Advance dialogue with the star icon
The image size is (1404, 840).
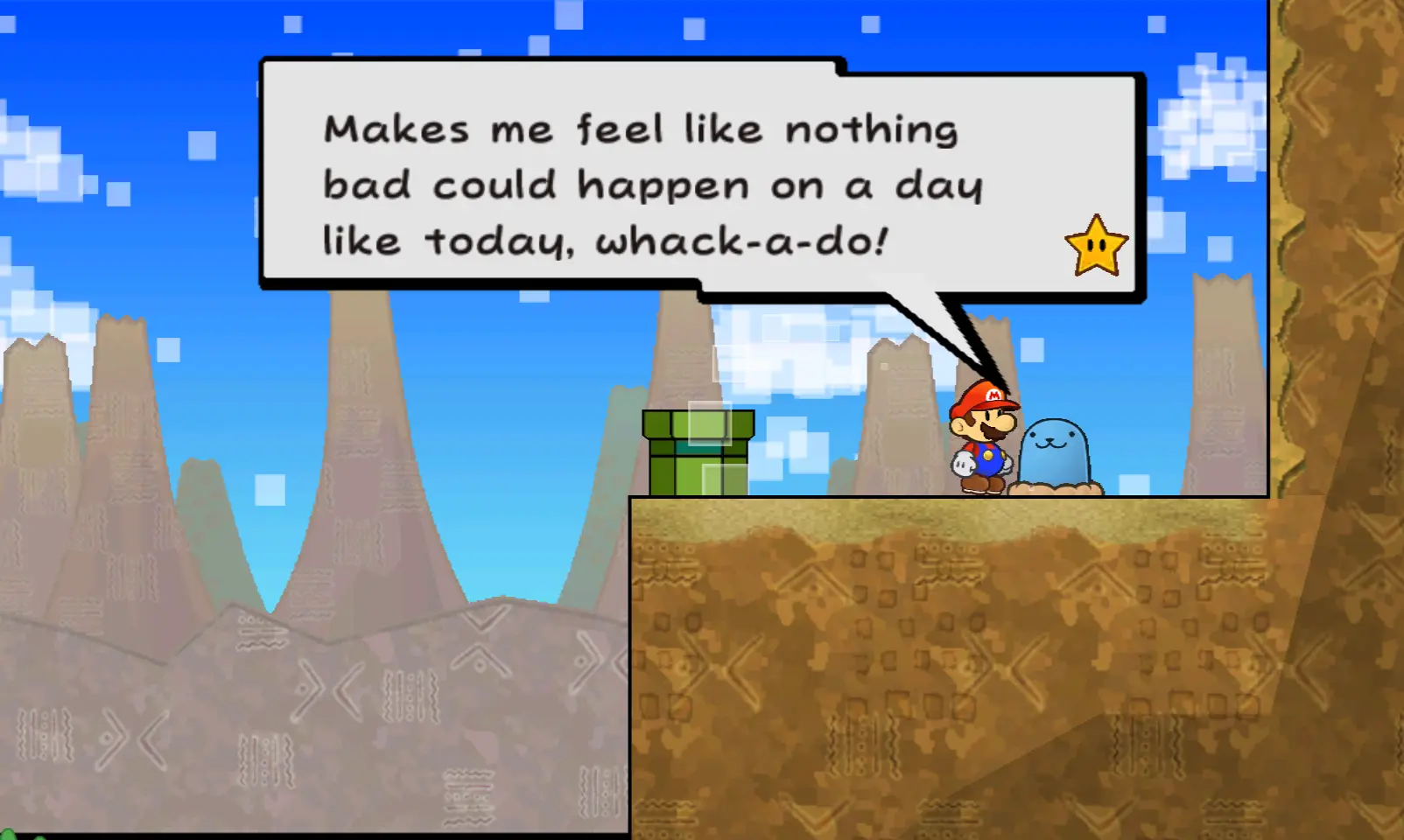1096,246
